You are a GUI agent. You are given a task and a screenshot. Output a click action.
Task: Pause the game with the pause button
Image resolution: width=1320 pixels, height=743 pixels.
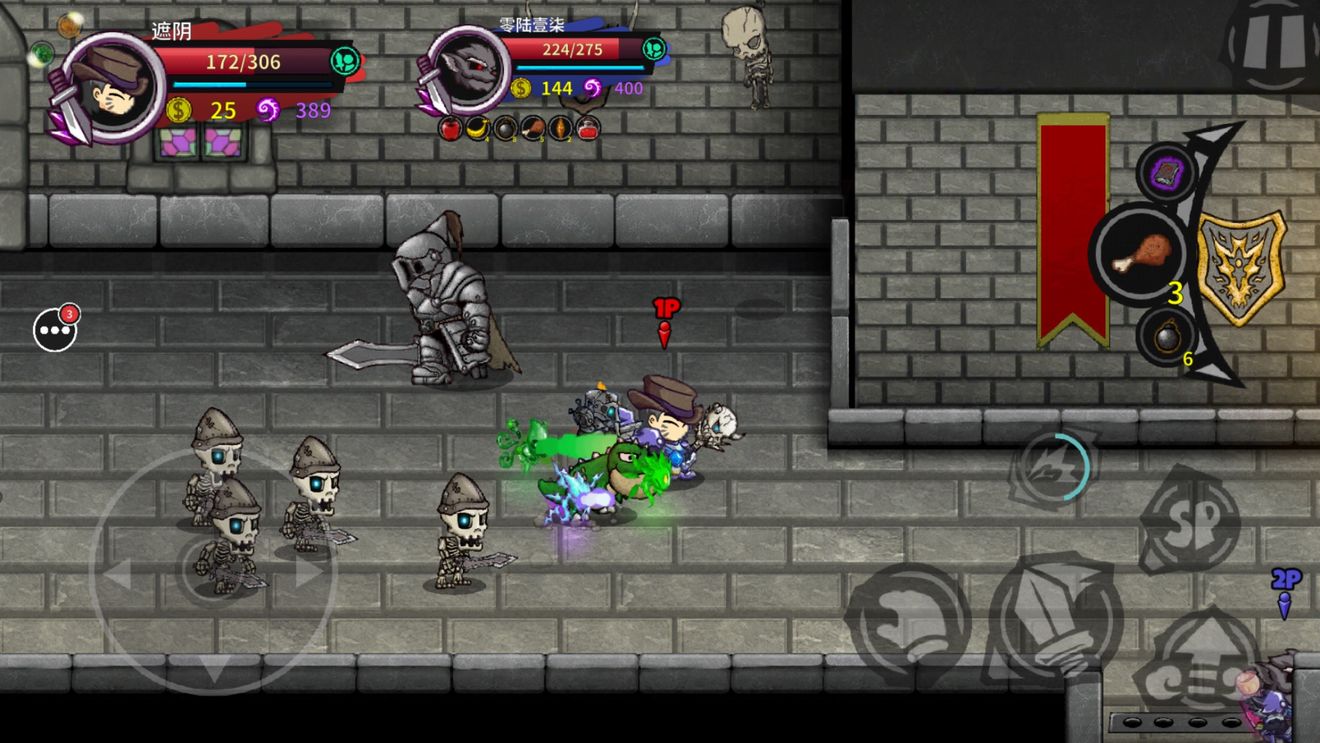pos(1272,40)
